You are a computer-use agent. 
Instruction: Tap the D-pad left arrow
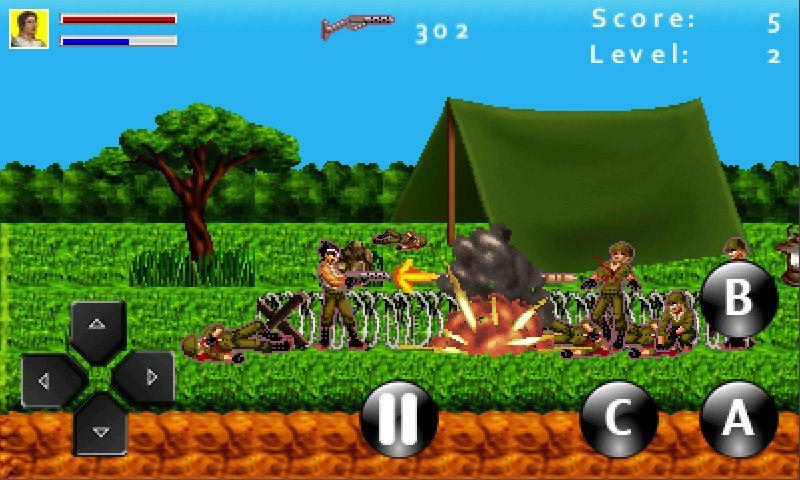point(46,378)
